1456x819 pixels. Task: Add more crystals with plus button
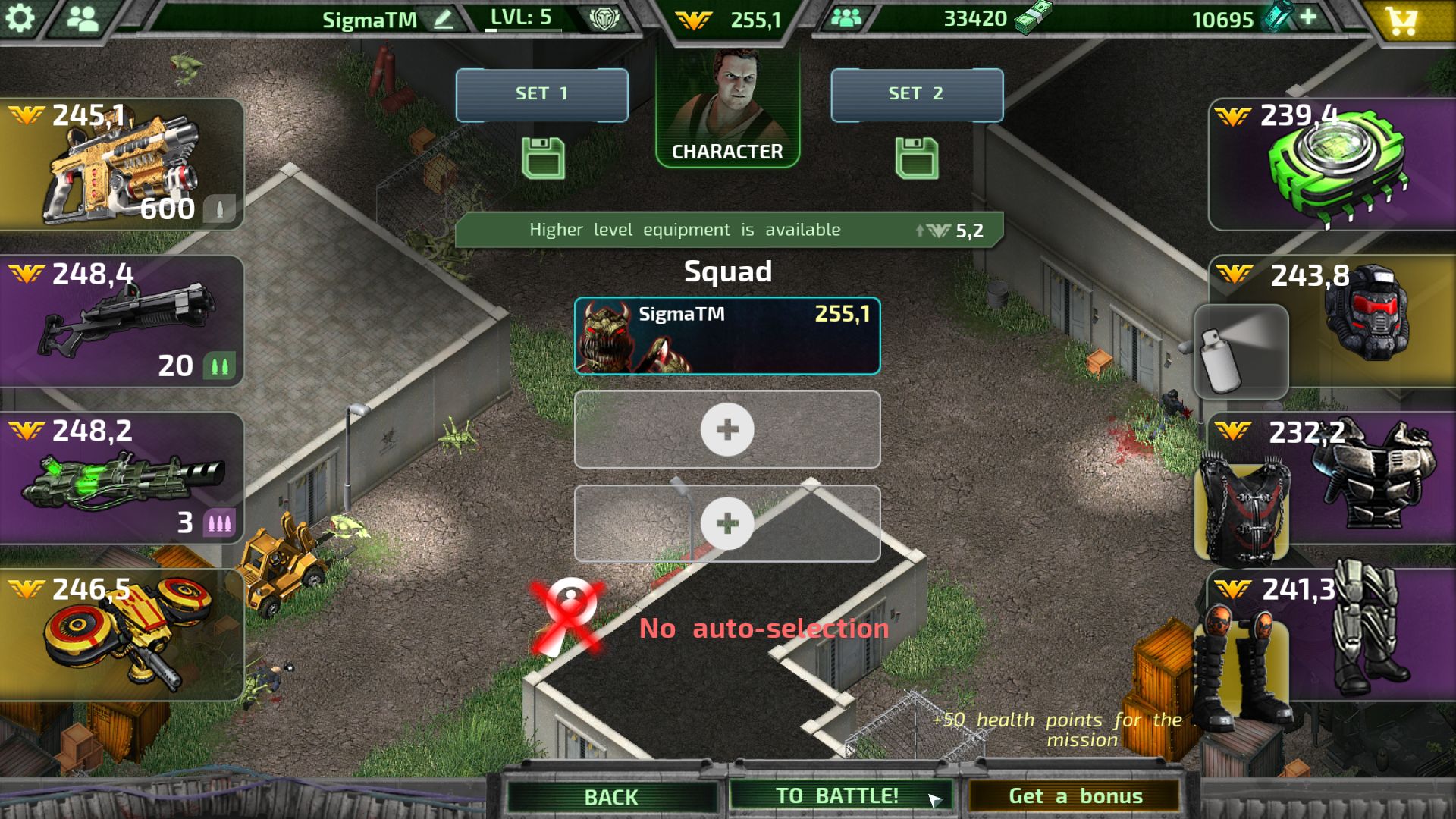[x=1308, y=17]
